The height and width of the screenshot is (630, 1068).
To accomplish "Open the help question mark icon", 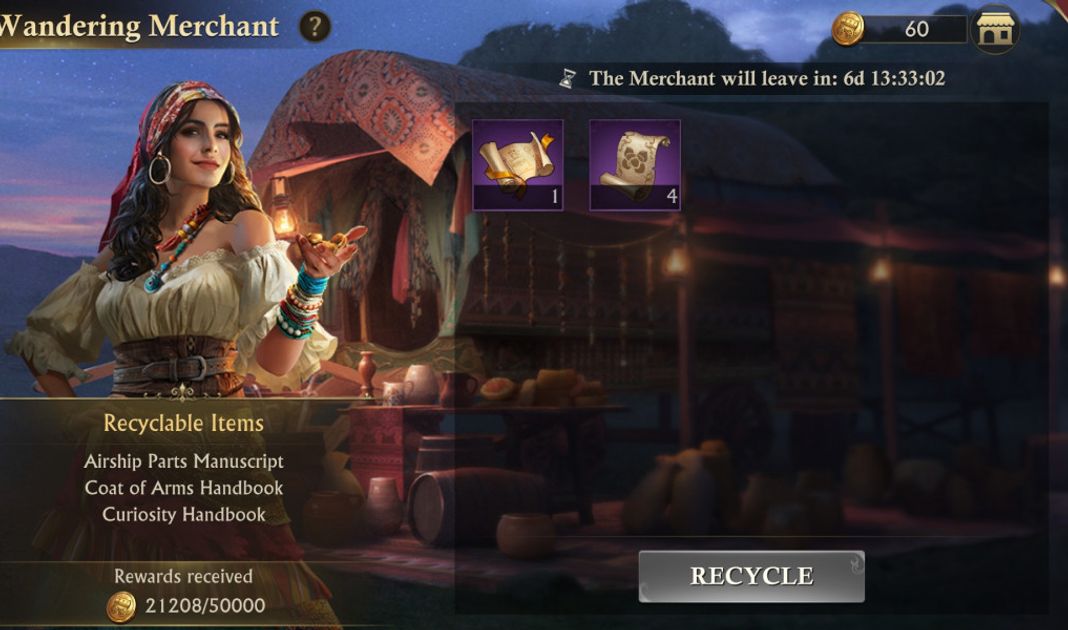I will [314, 26].
